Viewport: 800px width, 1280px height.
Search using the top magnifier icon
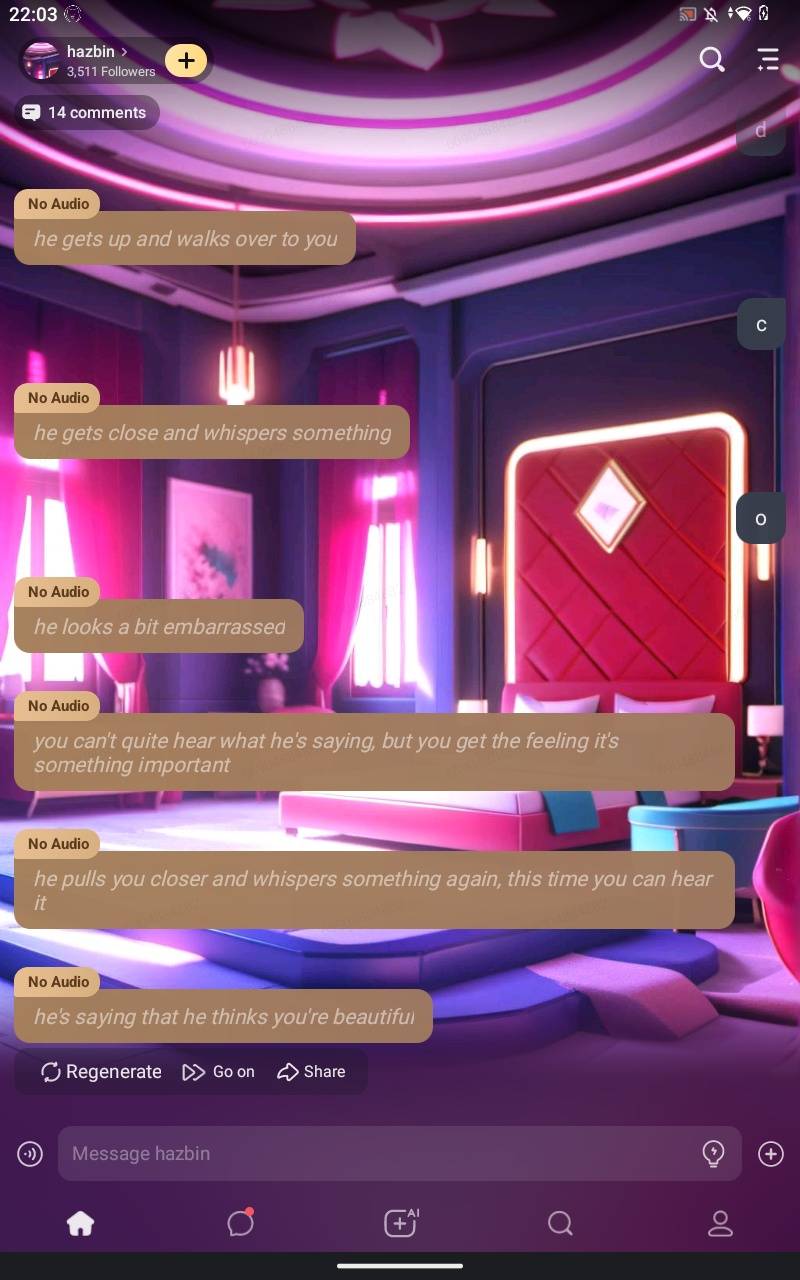click(x=711, y=60)
